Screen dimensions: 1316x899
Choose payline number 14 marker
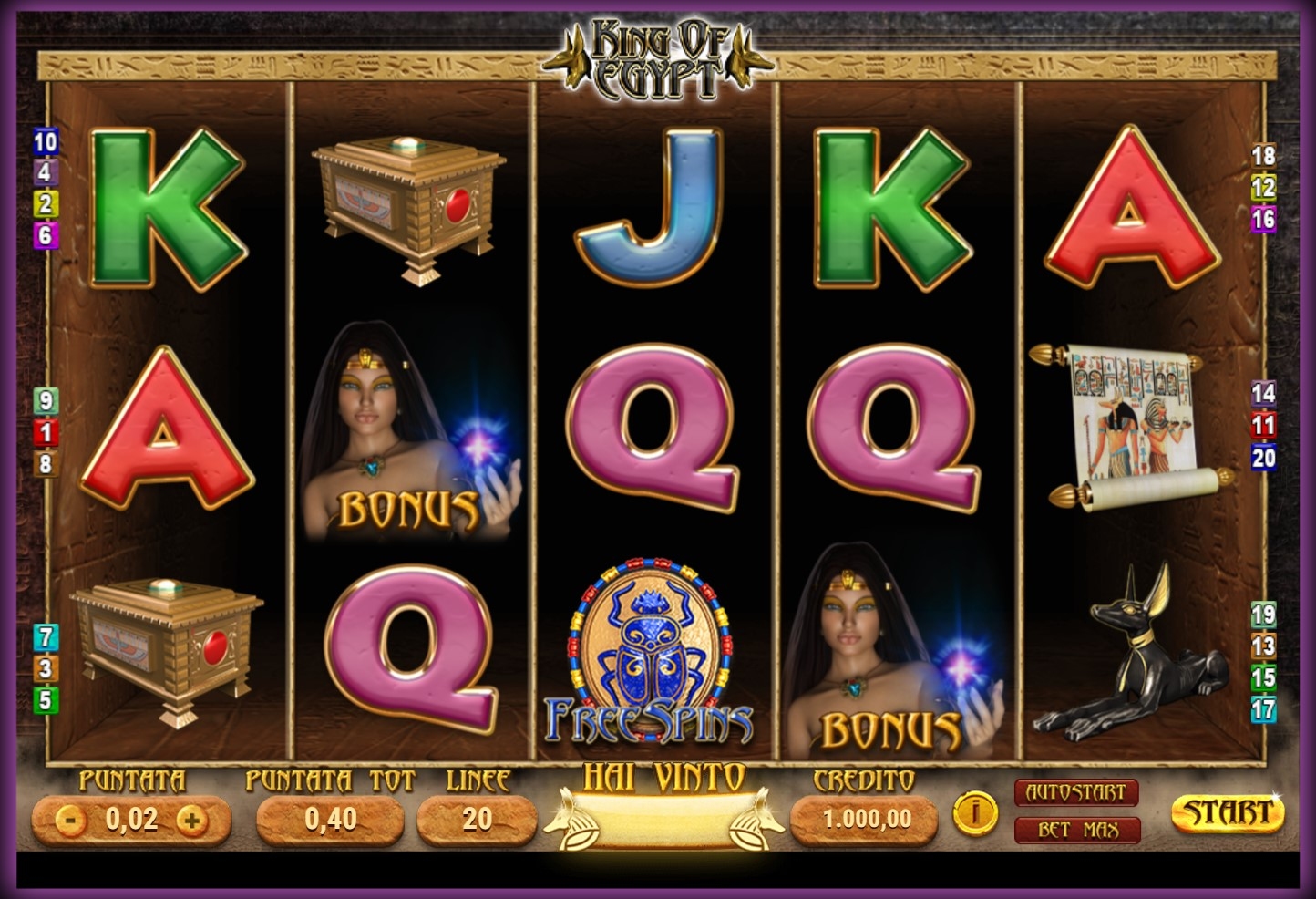[1263, 394]
